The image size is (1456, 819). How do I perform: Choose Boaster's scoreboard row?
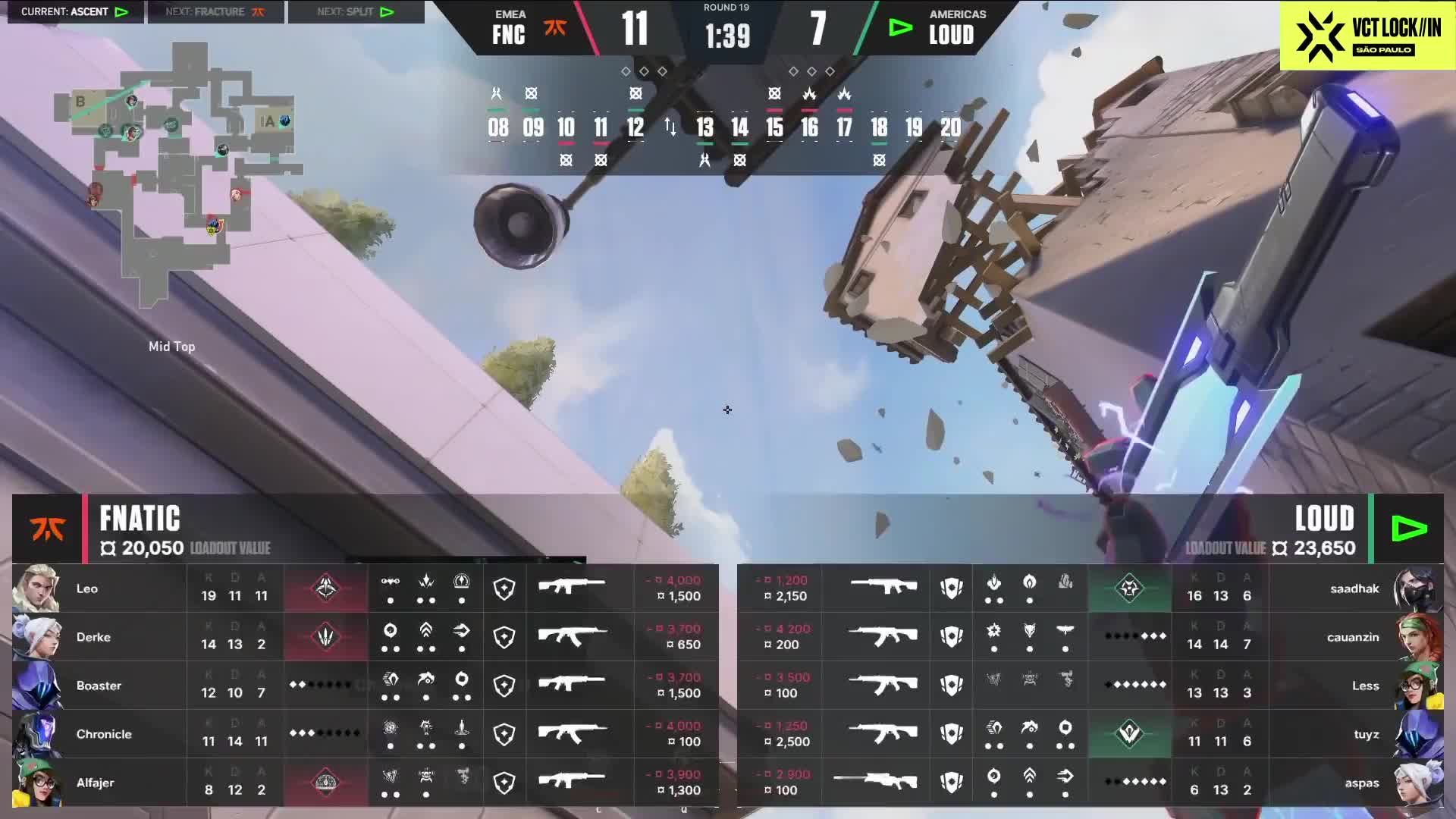click(365, 686)
